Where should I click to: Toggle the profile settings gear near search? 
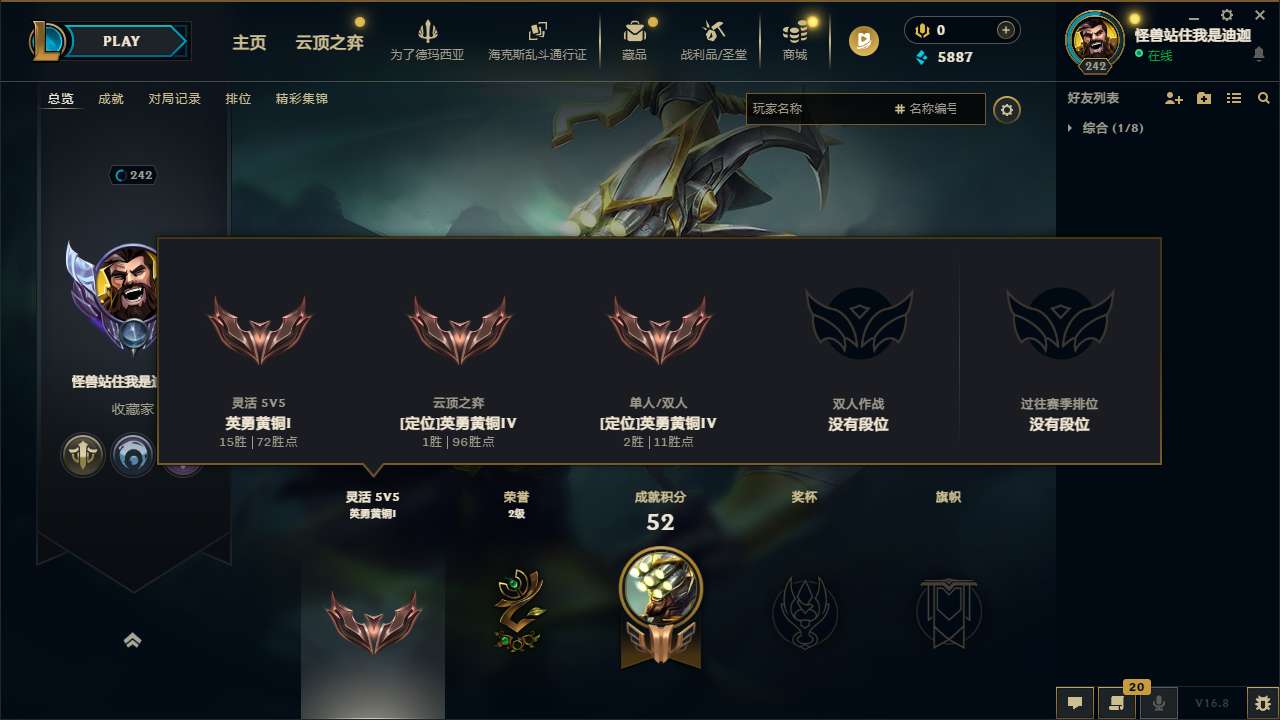[x=1007, y=109]
